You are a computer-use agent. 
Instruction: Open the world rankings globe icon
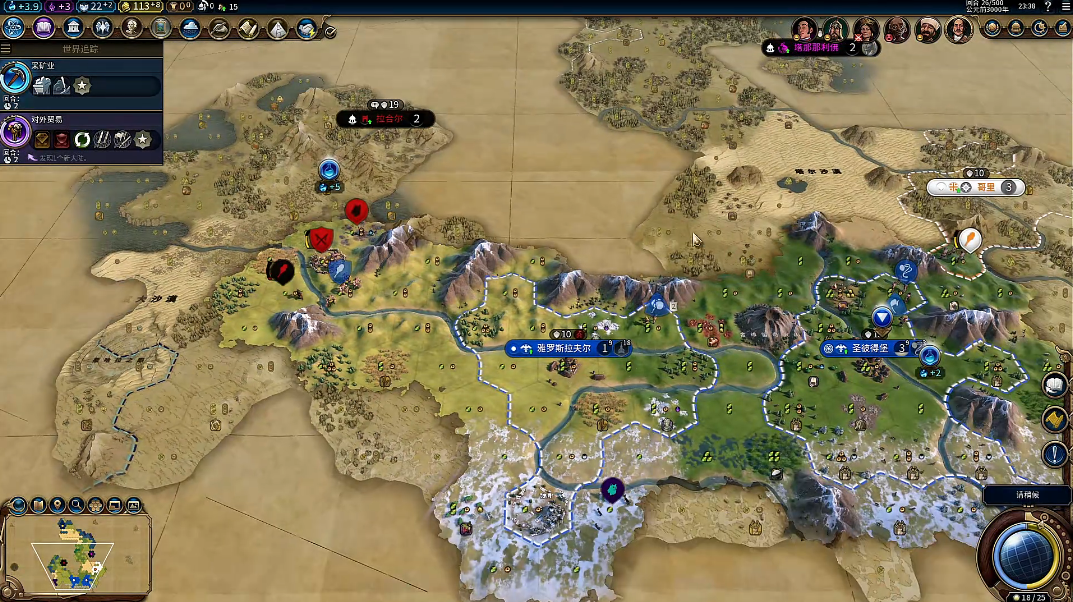point(992,28)
